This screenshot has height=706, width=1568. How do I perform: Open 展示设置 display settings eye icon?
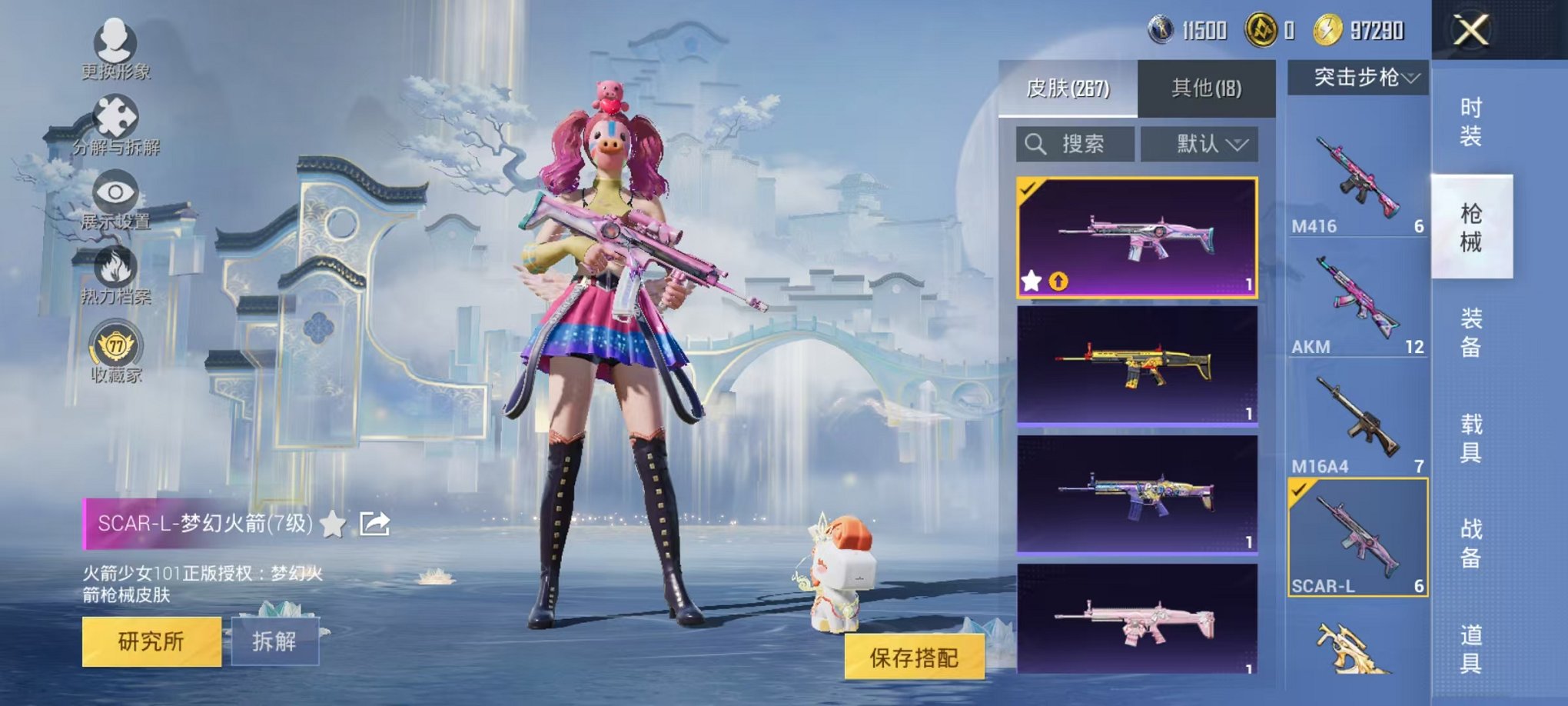pos(115,189)
